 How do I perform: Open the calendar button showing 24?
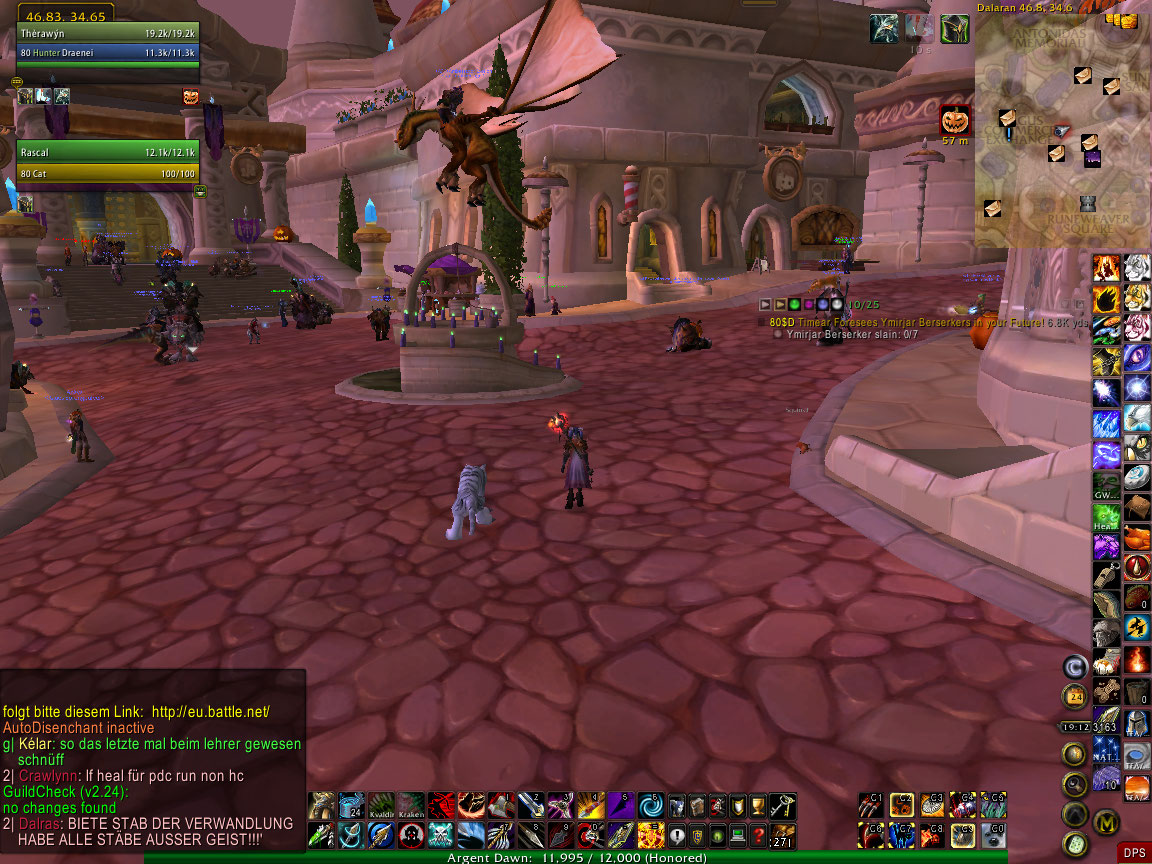(x=1075, y=697)
